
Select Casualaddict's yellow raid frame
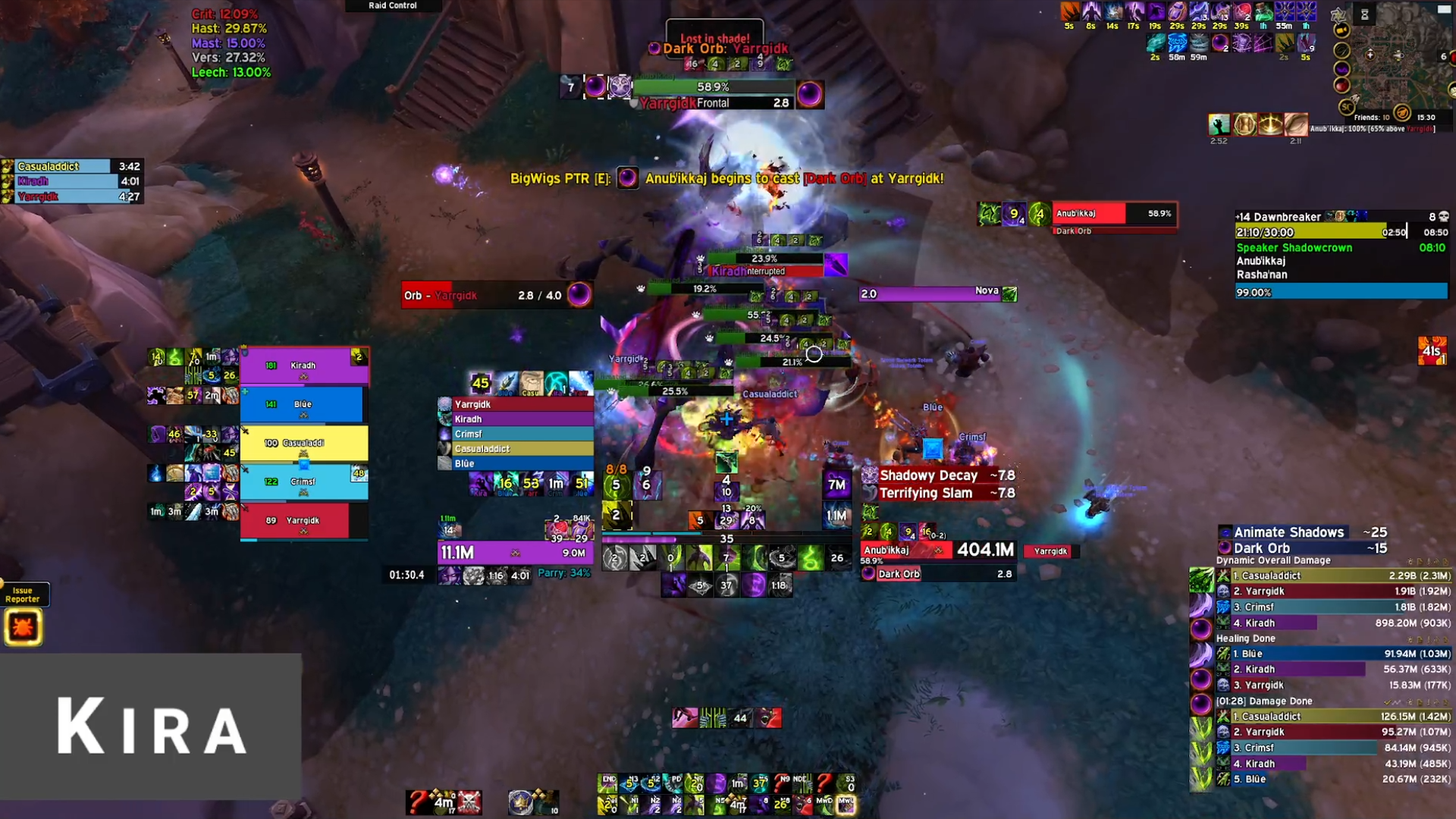coord(304,443)
